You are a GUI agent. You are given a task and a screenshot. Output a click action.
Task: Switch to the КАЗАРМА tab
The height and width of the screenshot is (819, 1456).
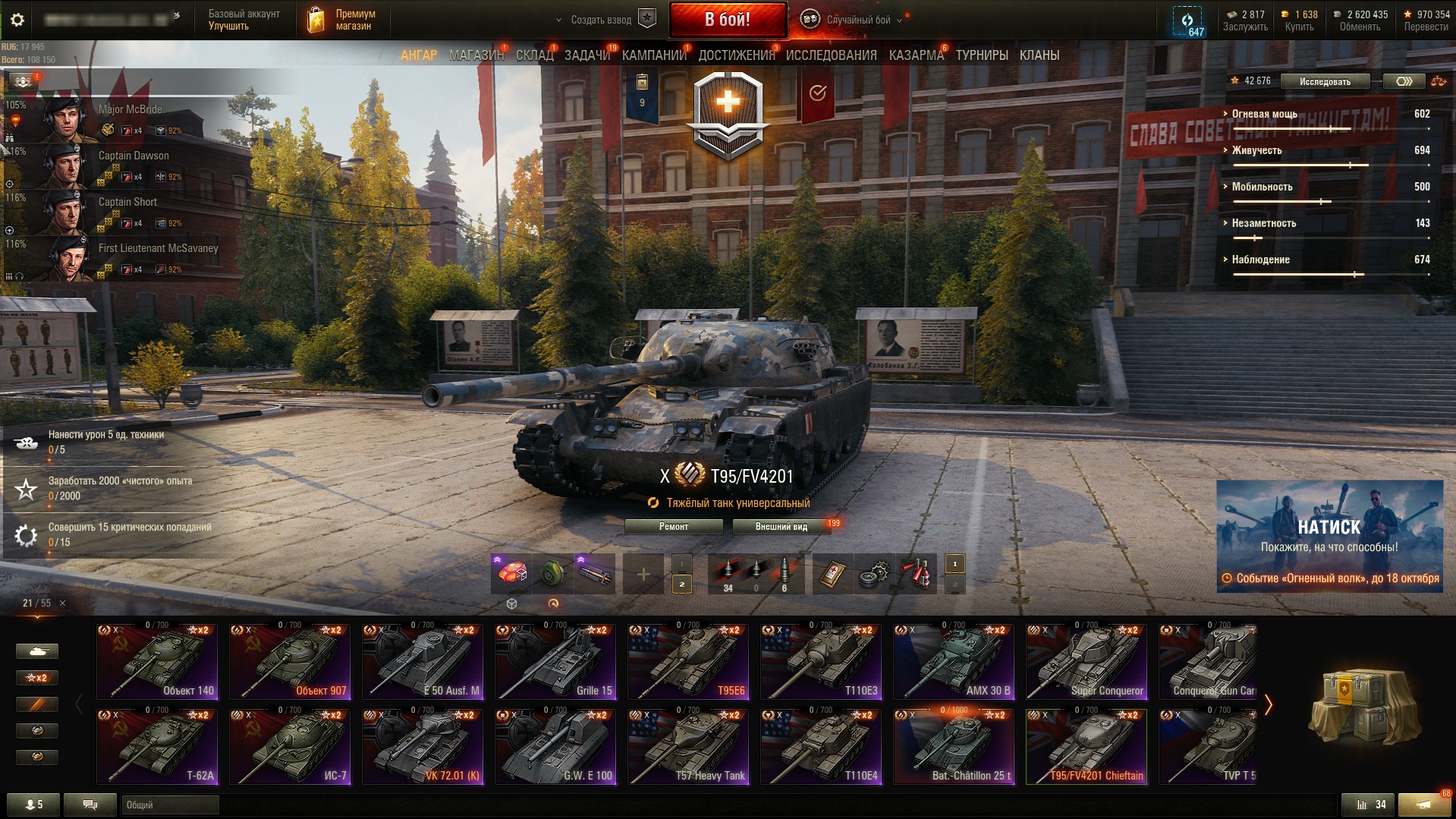(916, 55)
